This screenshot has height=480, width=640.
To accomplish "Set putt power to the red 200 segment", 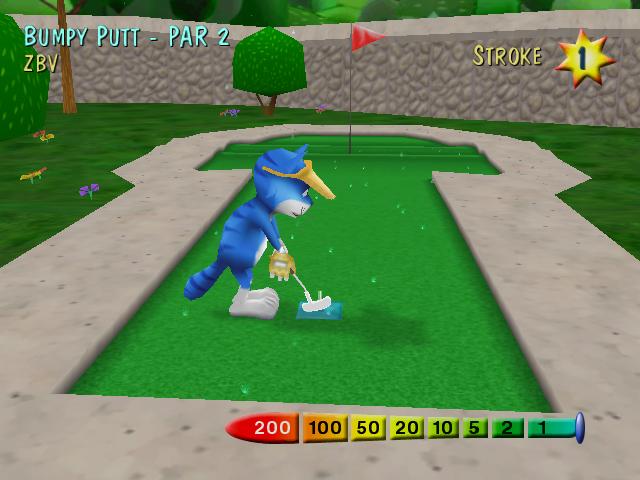I will pyautogui.click(x=266, y=429).
